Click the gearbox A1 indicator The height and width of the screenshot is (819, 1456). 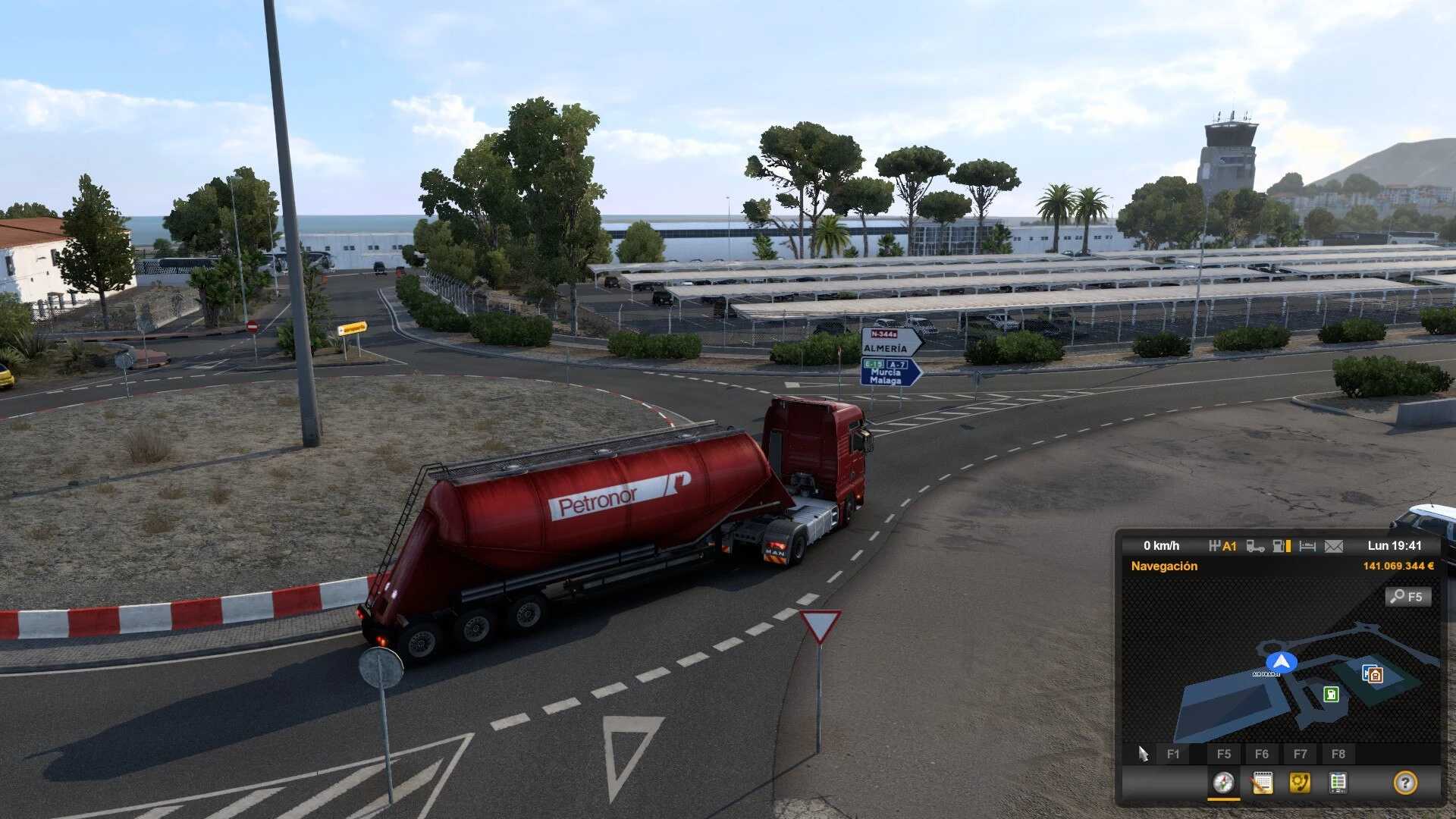[1222, 546]
